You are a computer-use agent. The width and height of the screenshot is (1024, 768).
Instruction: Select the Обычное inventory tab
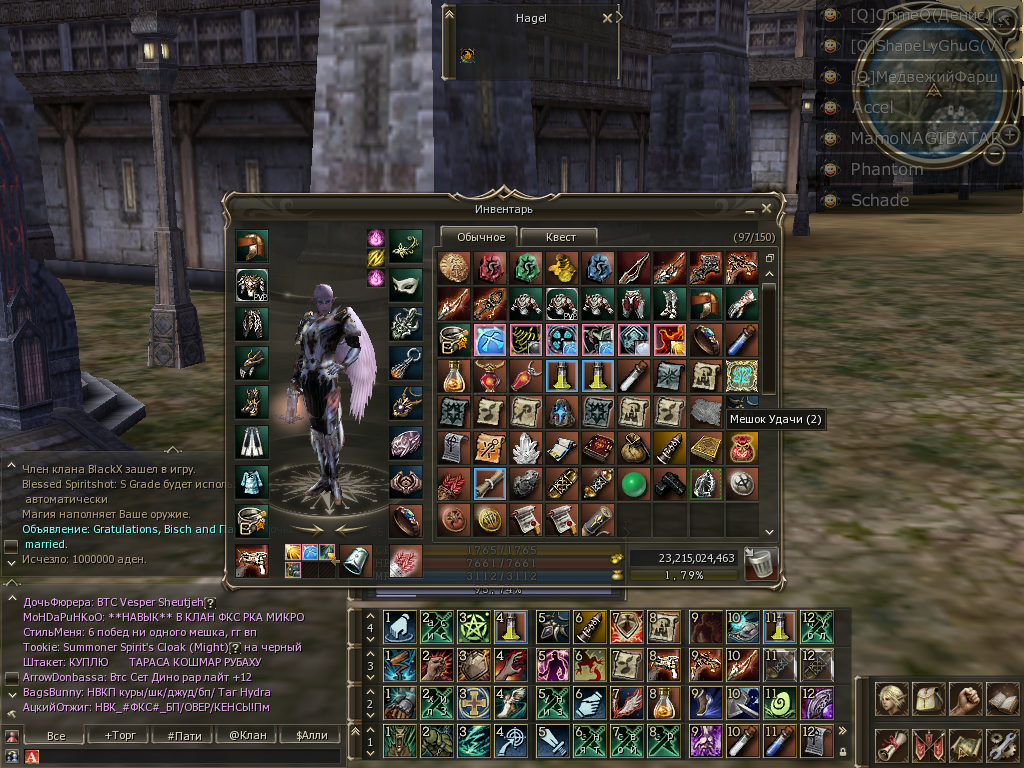(x=480, y=237)
